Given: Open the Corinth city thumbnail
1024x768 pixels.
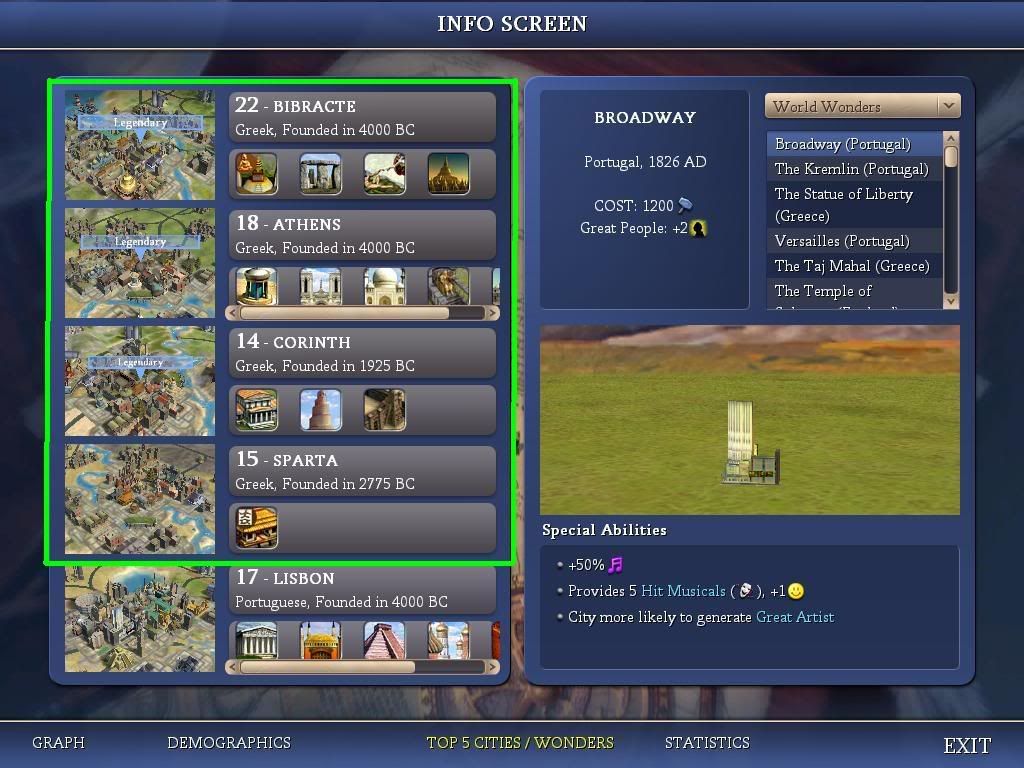Looking at the screenshot, I should coord(140,381).
